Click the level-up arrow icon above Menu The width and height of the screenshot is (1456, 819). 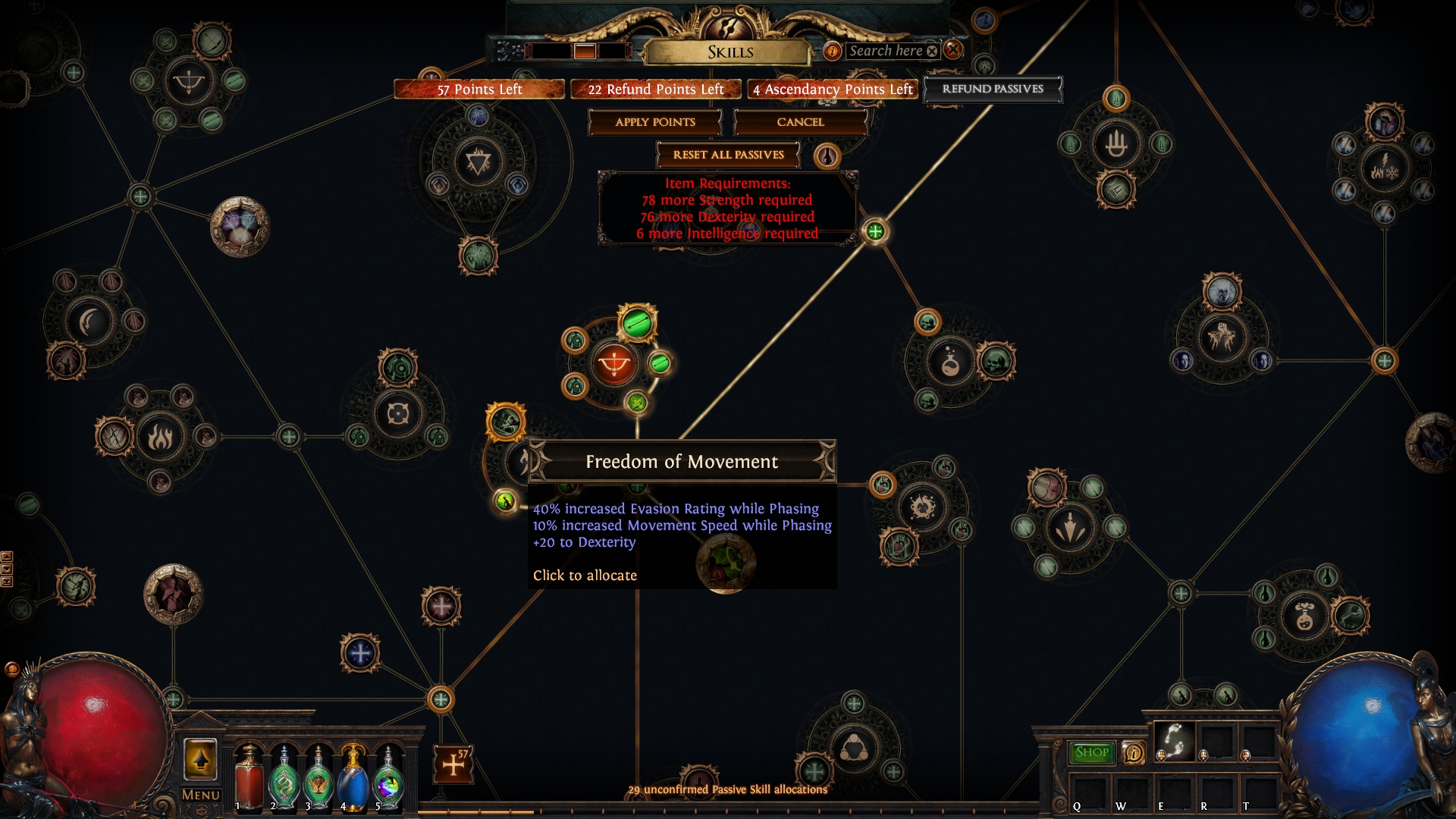click(200, 759)
